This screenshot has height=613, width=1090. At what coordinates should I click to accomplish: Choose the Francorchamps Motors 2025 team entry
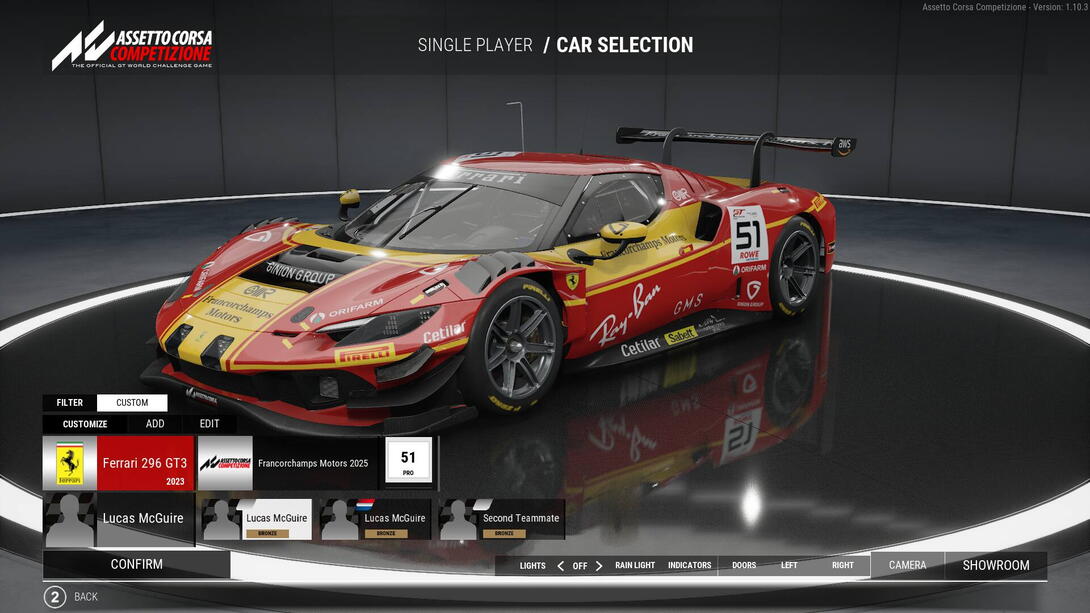[x=289, y=463]
